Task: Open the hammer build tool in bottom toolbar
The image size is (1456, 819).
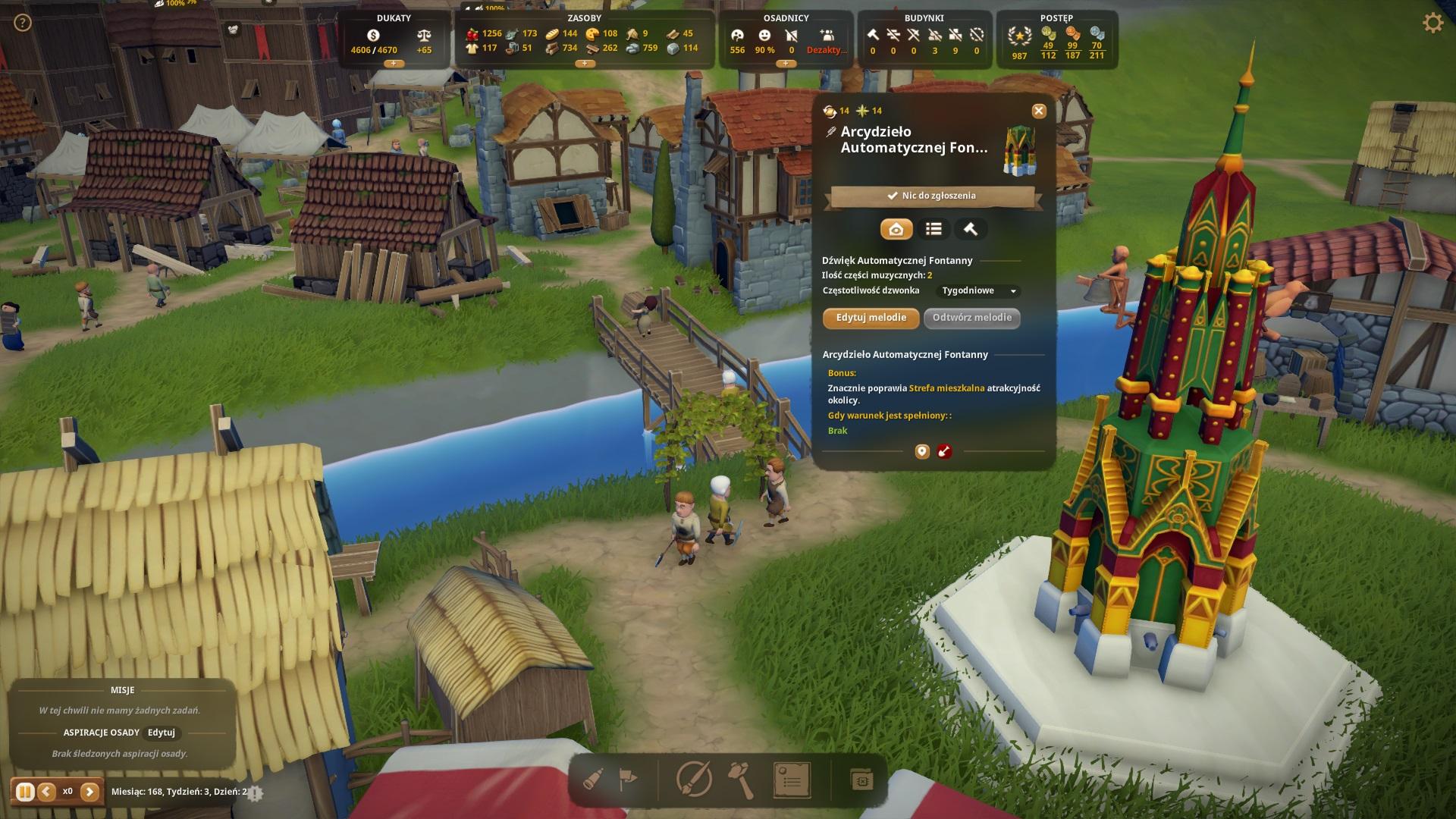Action: click(740, 779)
